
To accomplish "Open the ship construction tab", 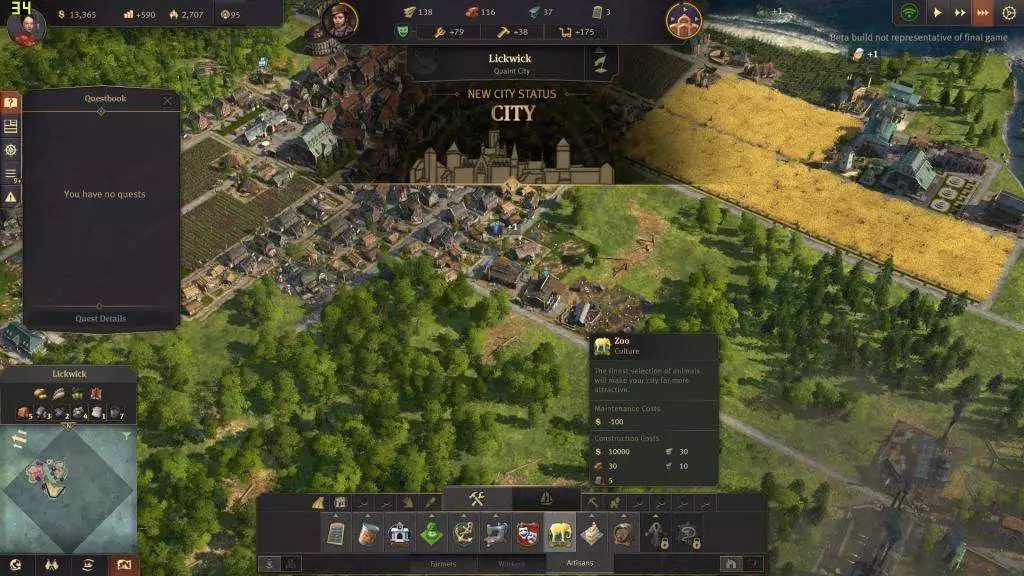I will pos(546,499).
